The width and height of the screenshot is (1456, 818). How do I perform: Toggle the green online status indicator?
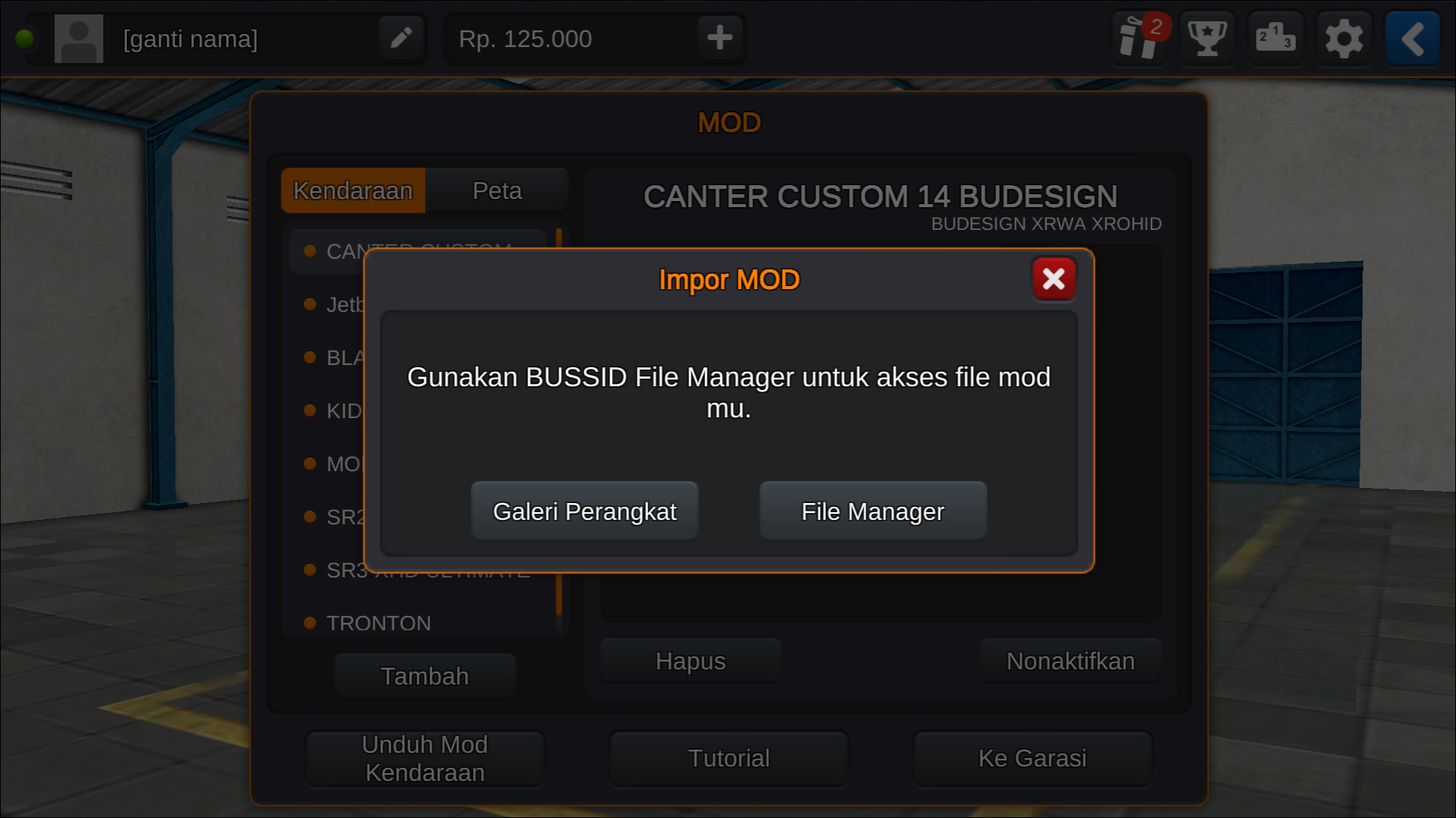pyautogui.click(x=25, y=37)
